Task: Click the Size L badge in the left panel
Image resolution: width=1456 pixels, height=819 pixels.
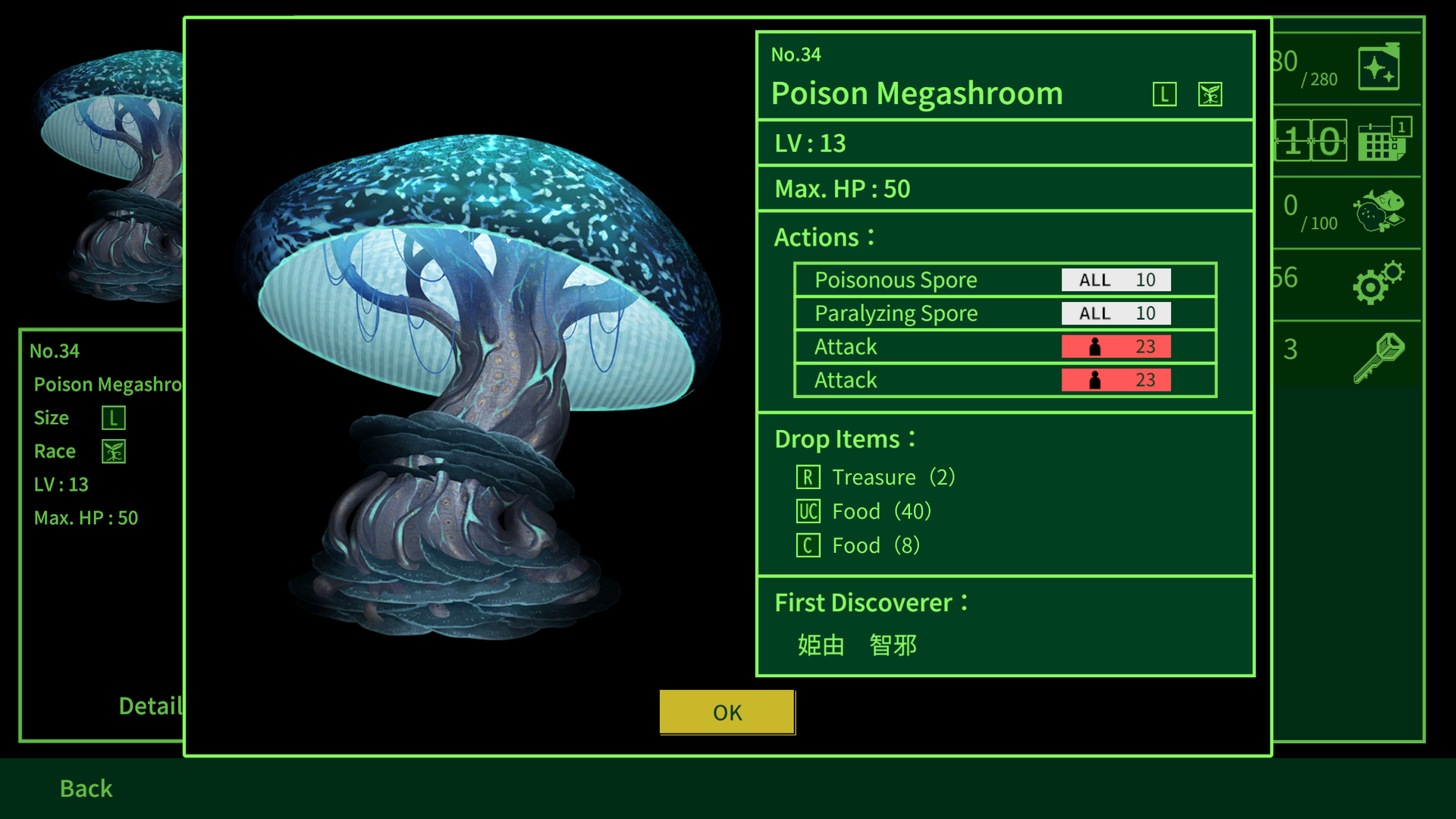Action: (x=113, y=417)
